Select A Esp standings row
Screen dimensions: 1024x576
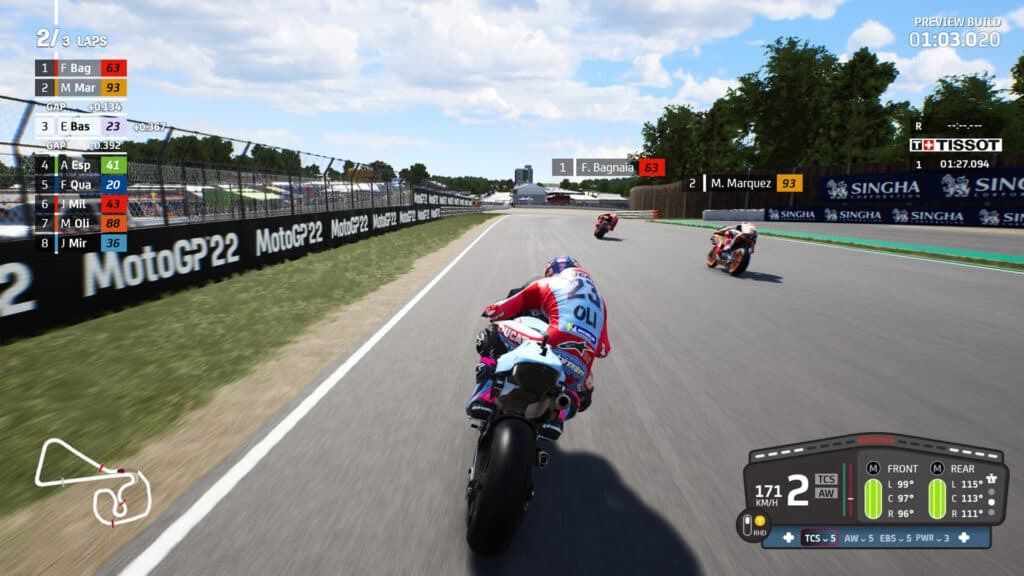click(80, 165)
